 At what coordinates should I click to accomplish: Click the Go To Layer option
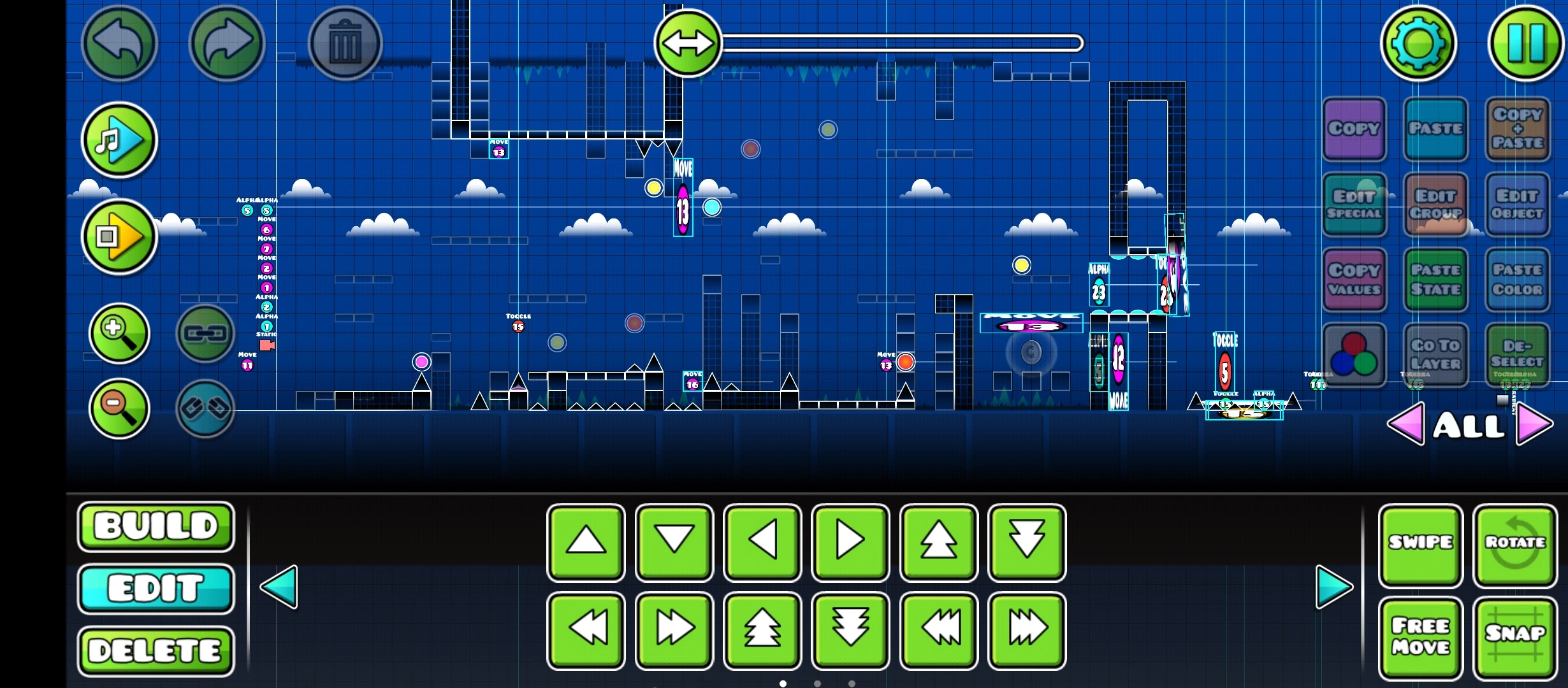click(x=1435, y=354)
